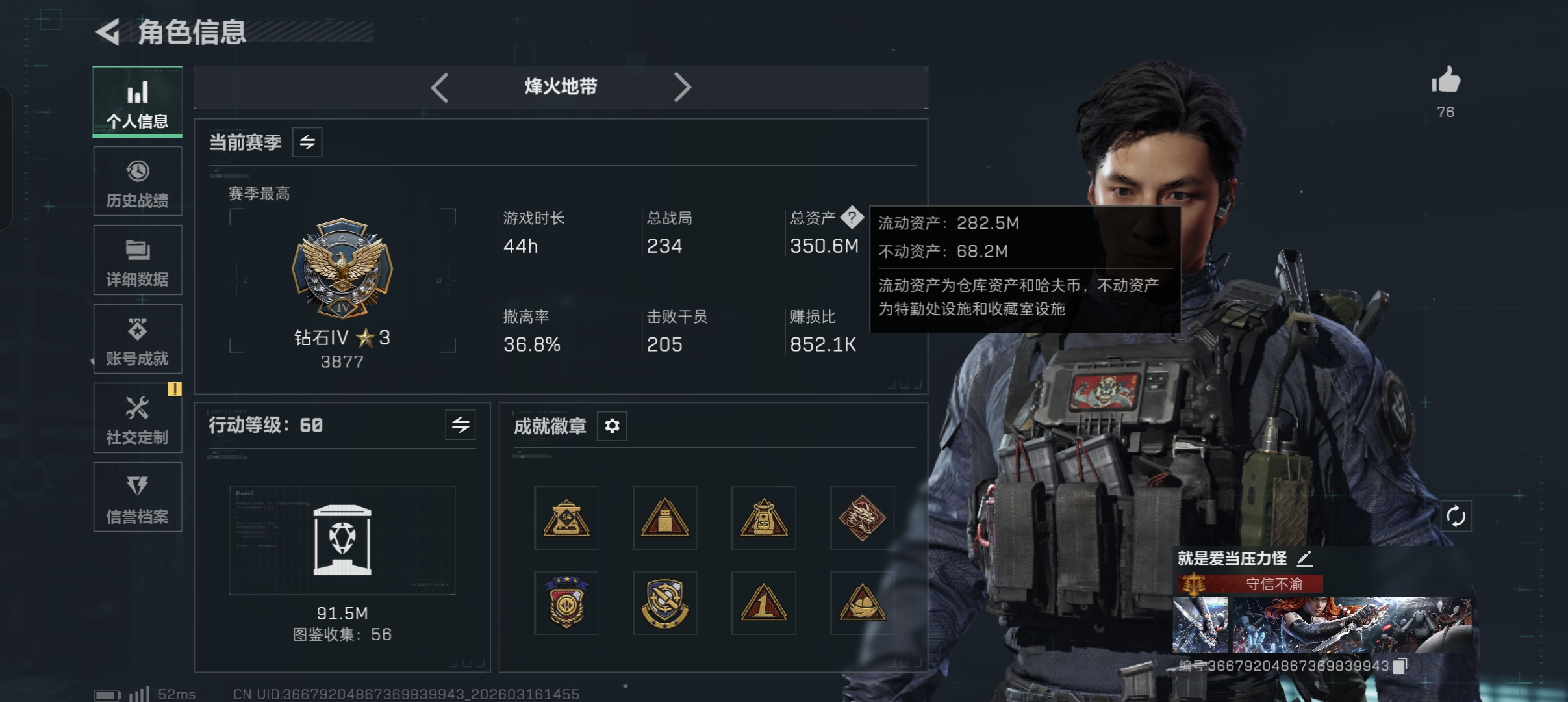
Task: Select the 历史战绩 sidebar icon
Action: point(137,171)
